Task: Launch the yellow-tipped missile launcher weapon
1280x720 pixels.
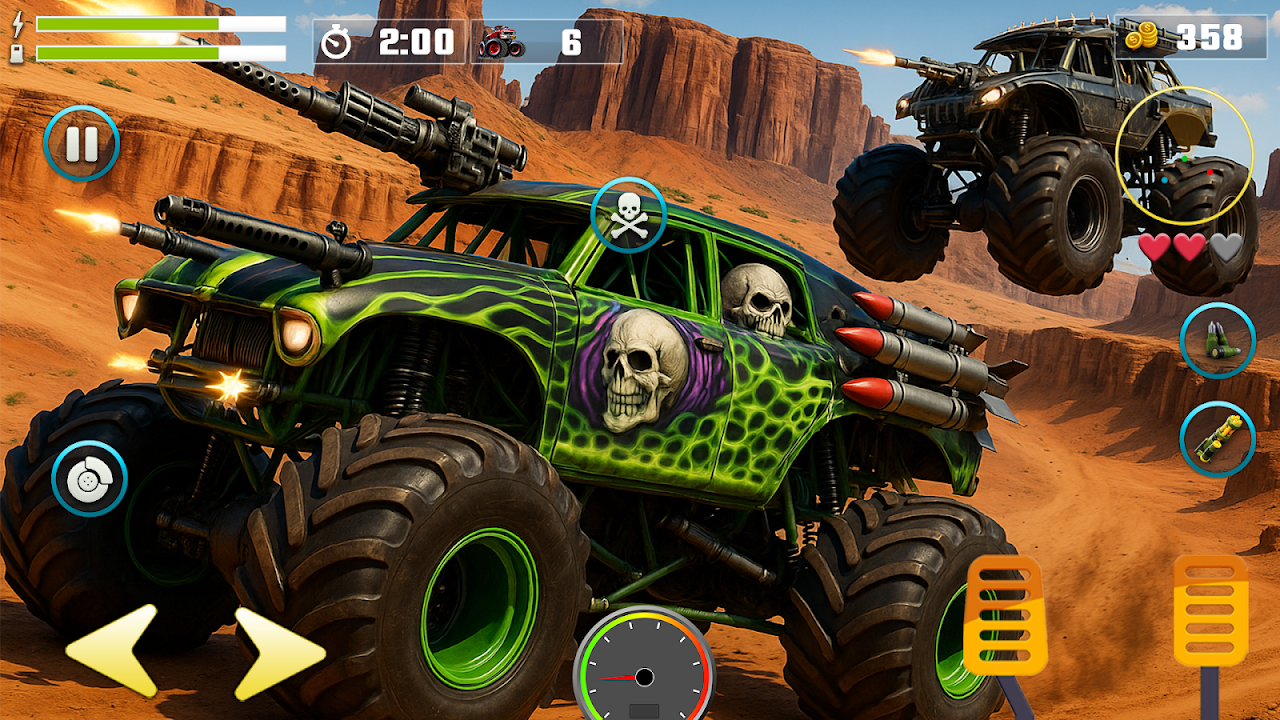Action: pos(1217,439)
